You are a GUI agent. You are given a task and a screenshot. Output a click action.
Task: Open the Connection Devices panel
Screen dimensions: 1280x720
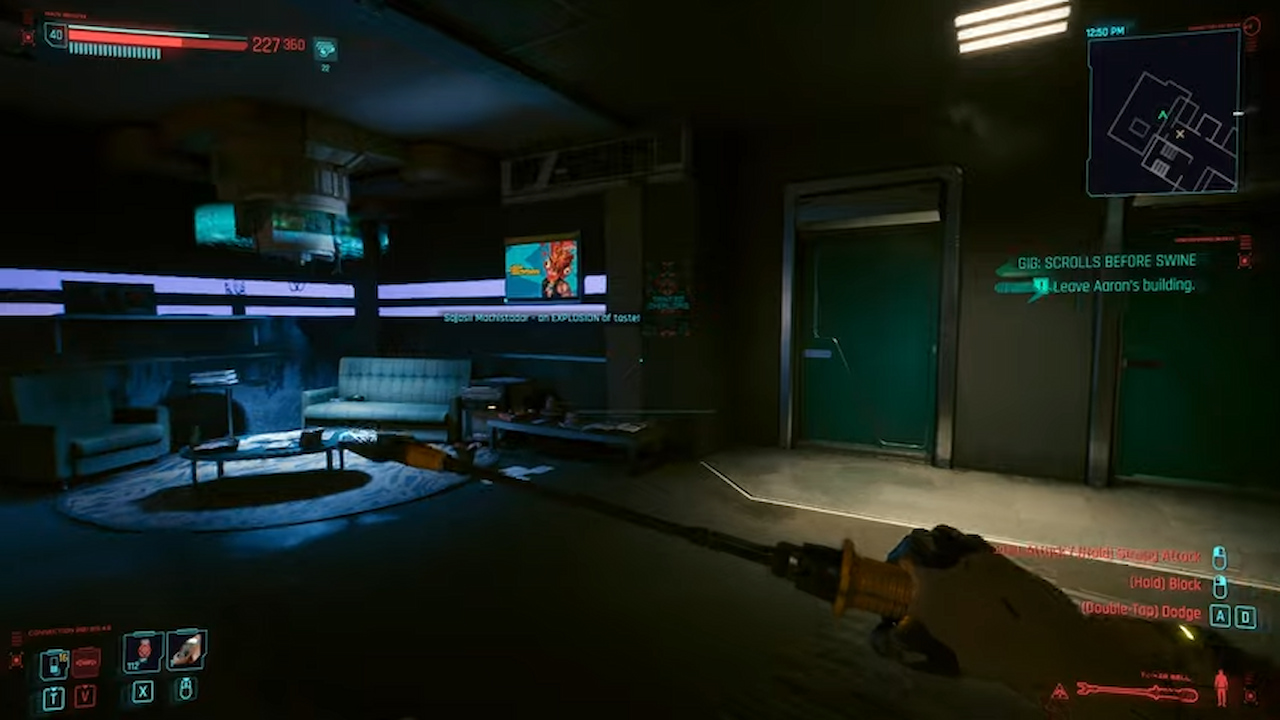pos(75,630)
